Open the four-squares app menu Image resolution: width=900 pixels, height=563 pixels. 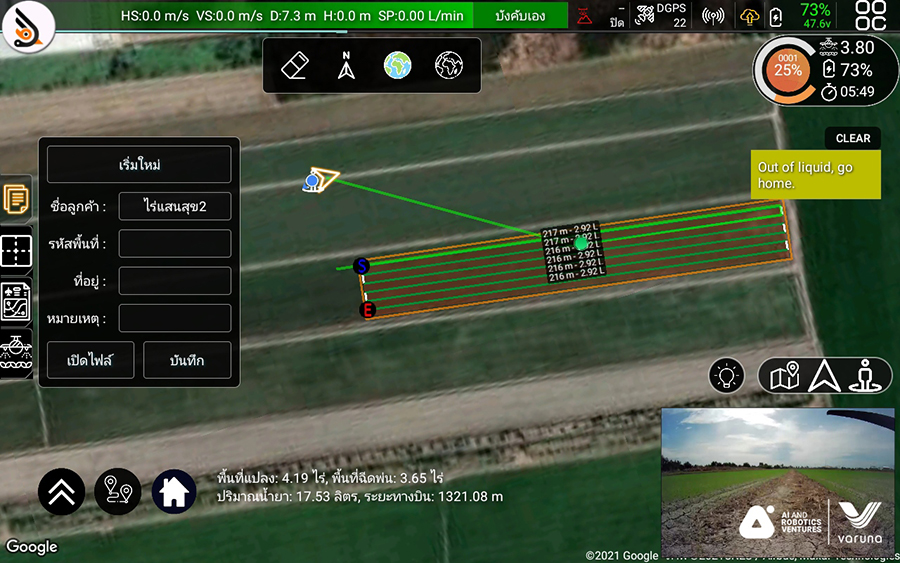click(870, 16)
